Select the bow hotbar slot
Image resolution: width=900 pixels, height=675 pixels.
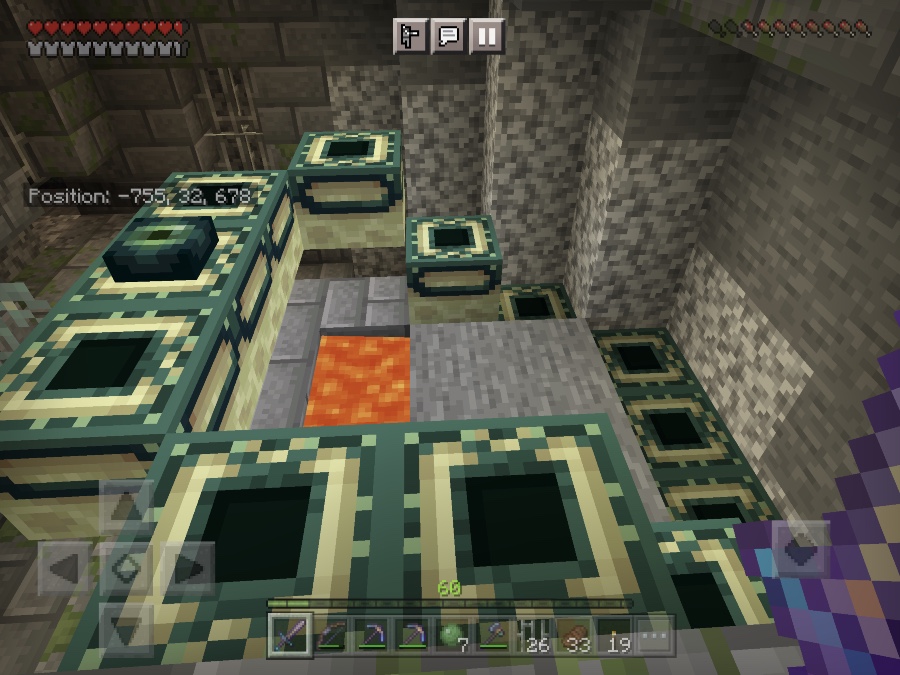[332, 635]
